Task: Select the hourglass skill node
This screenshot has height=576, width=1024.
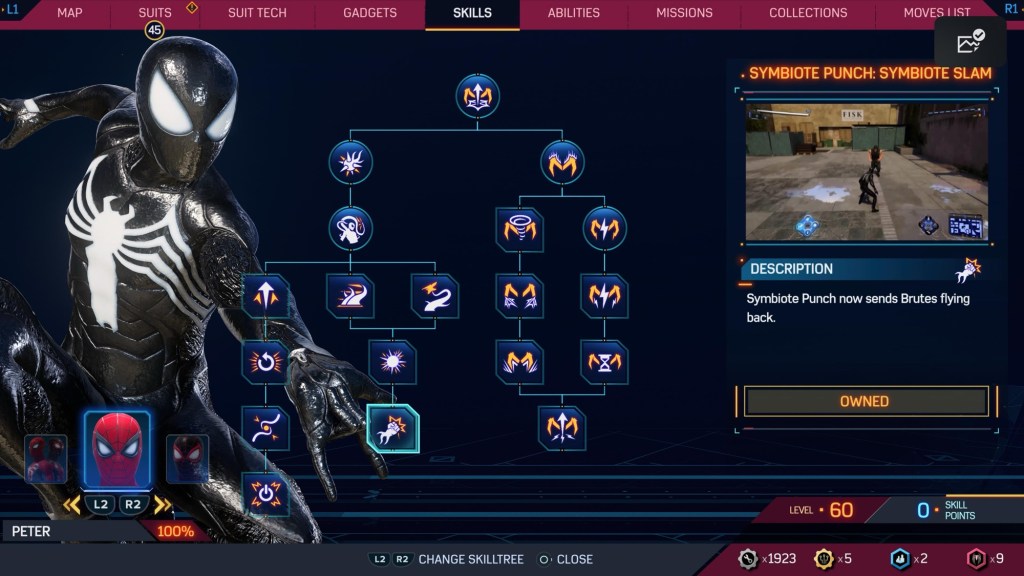Action: click(x=604, y=362)
